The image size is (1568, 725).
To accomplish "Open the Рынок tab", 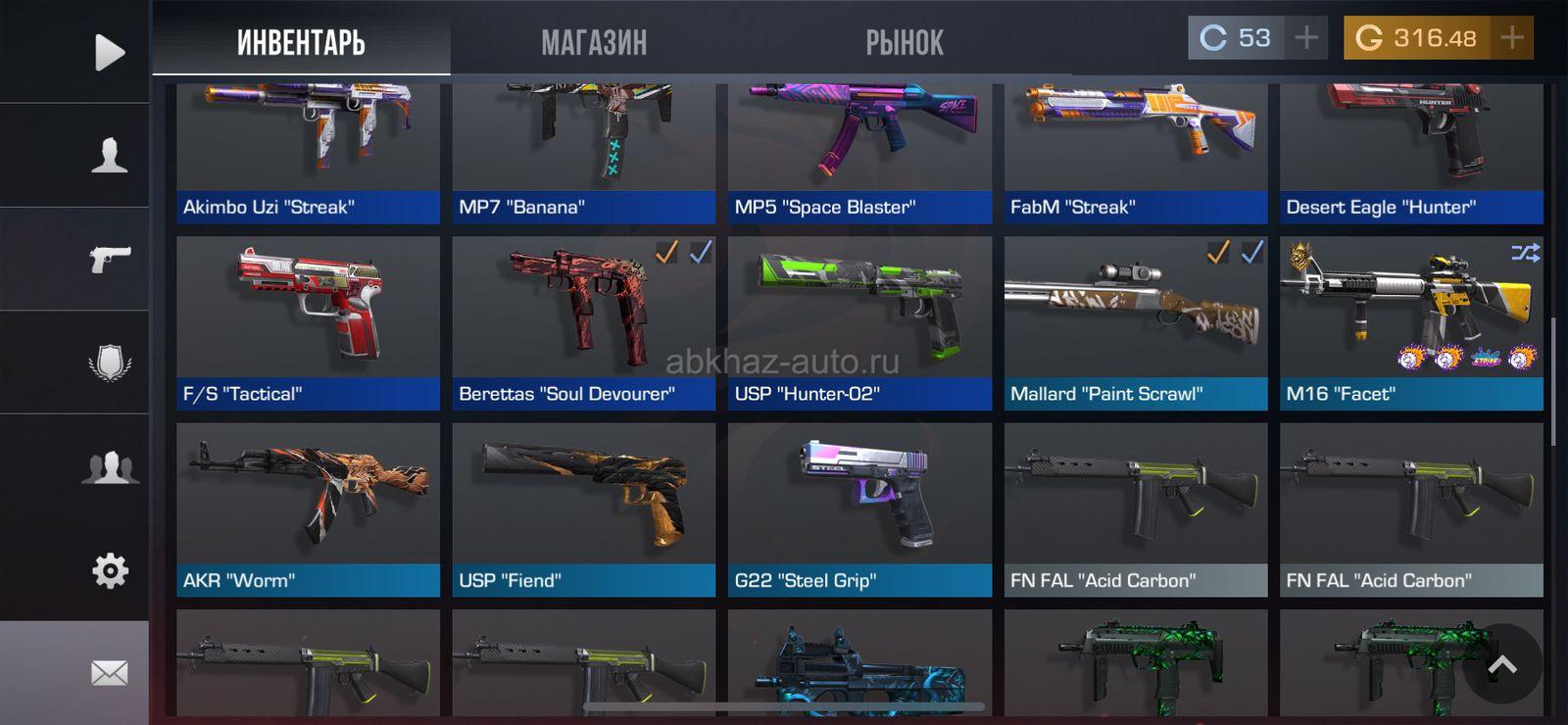I will (x=904, y=42).
